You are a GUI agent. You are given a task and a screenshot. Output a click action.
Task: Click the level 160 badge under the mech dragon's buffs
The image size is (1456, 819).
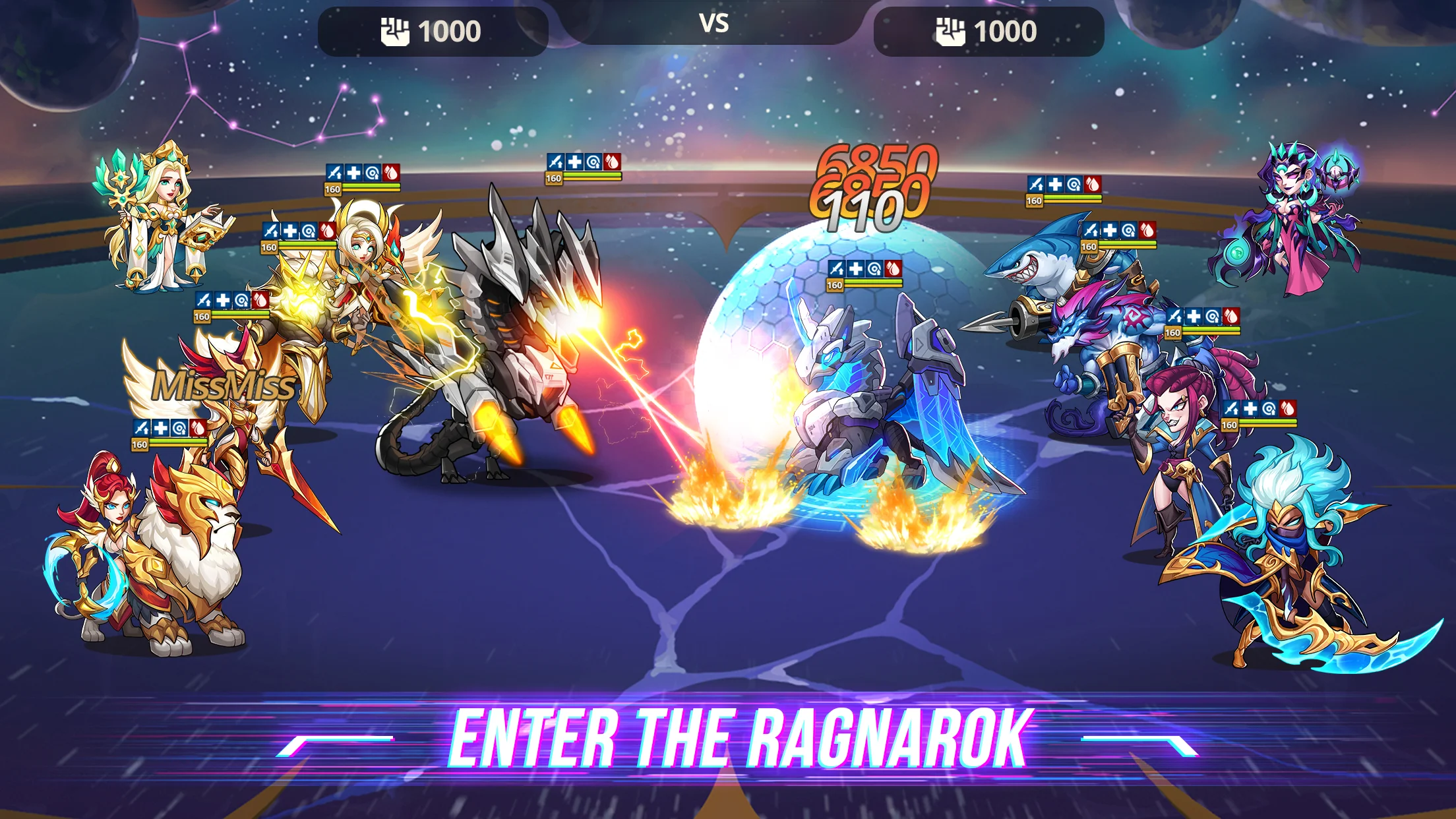[554, 179]
